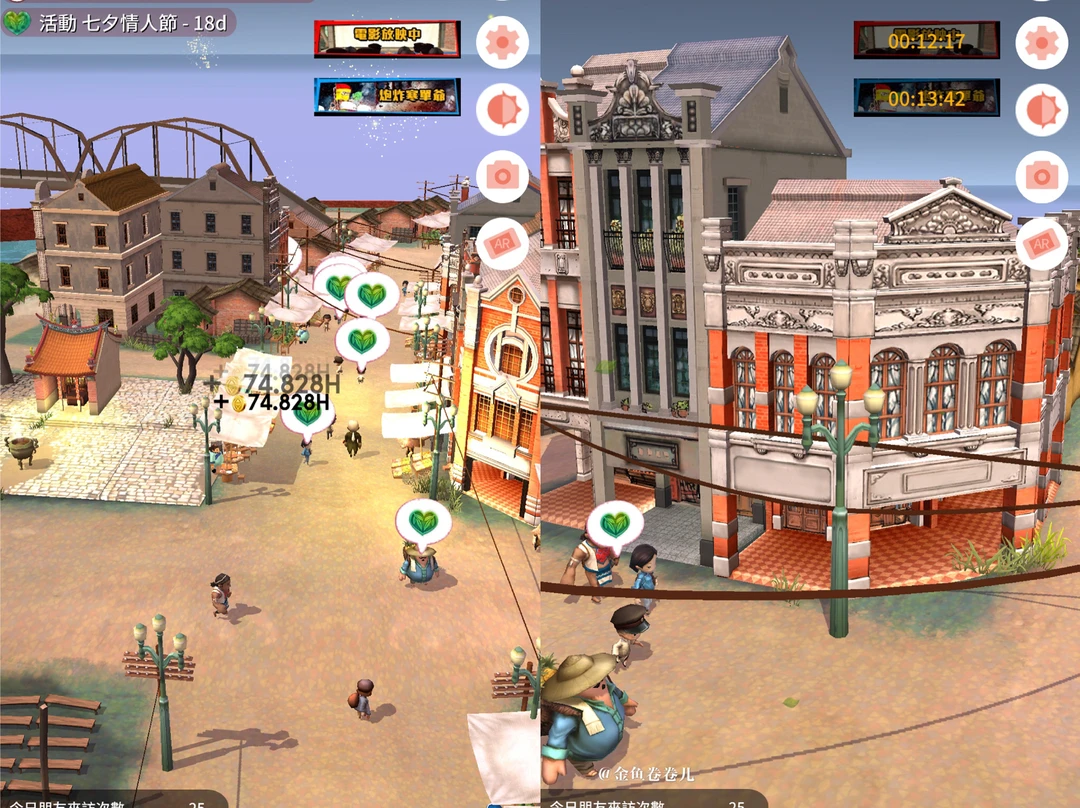Image resolution: width=1080 pixels, height=808 pixels.
Task: Select the banner showing timer 00:12:17
Action: pos(926,40)
